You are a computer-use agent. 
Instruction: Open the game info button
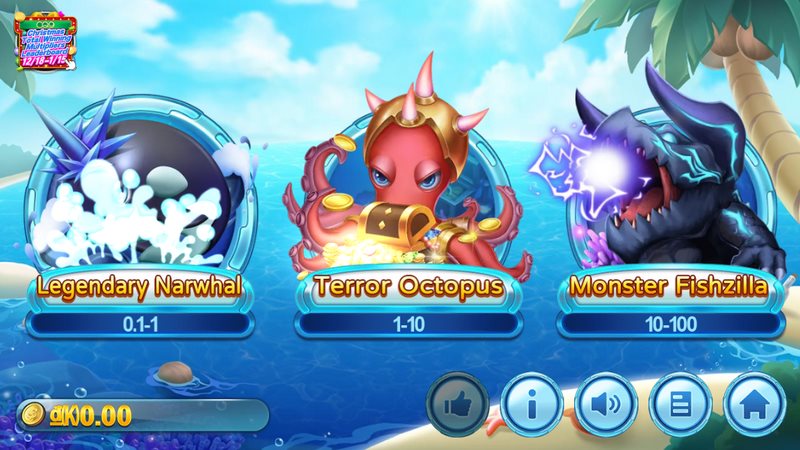coord(531,406)
